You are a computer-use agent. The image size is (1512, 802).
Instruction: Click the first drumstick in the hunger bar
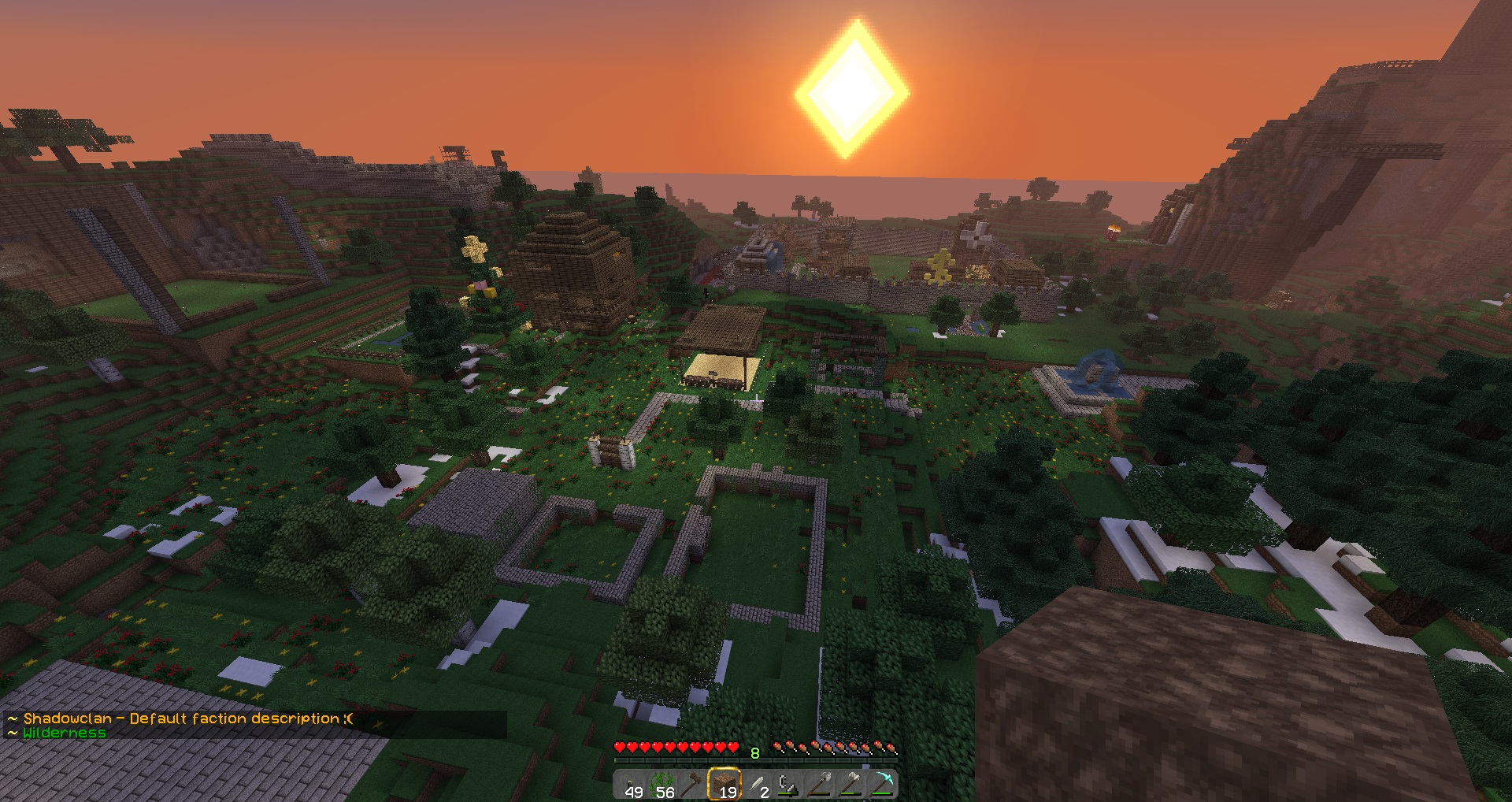pyautogui.click(x=776, y=745)
